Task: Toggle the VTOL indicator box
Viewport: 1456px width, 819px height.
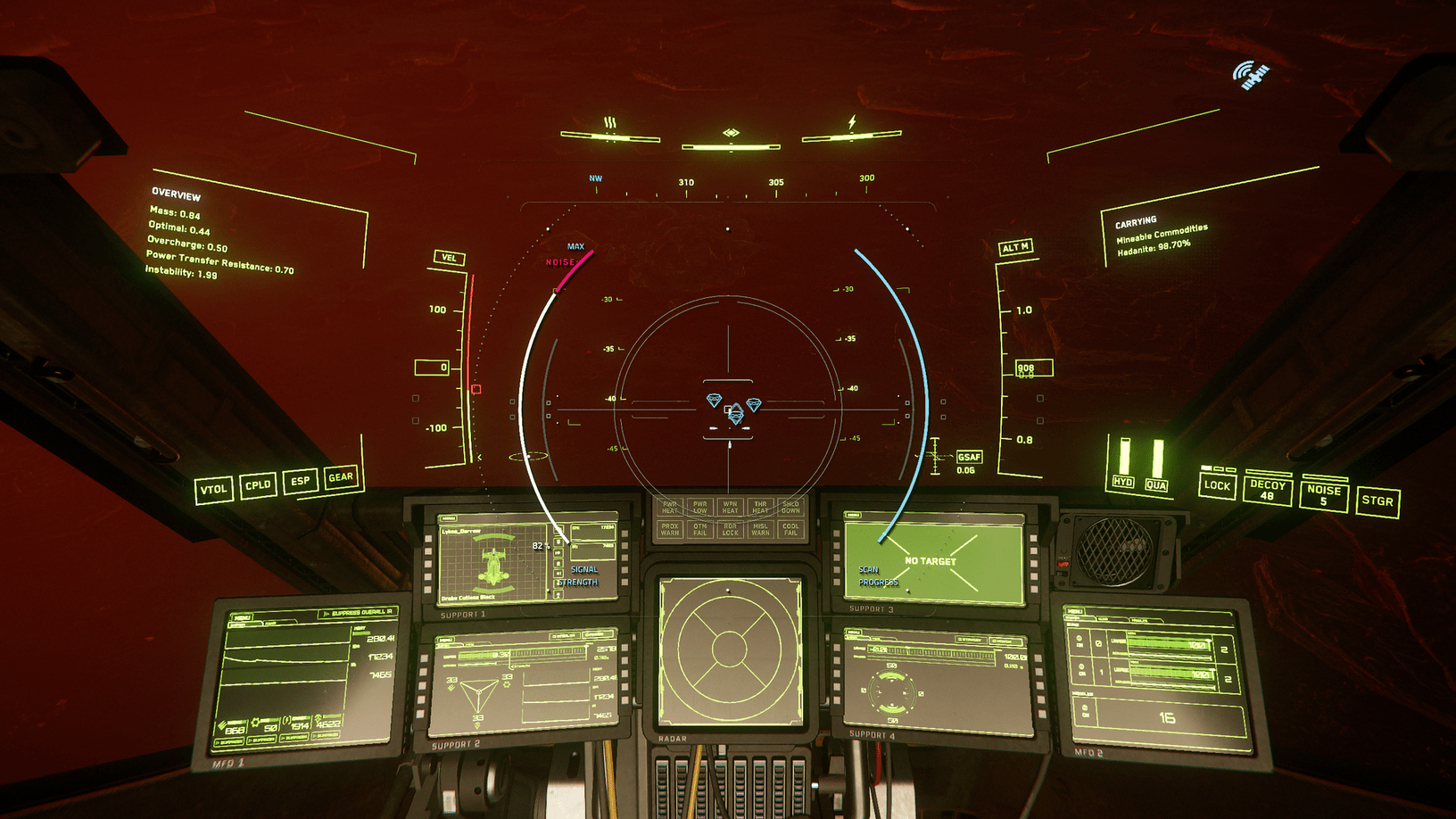Action: [x=213, y=489]
